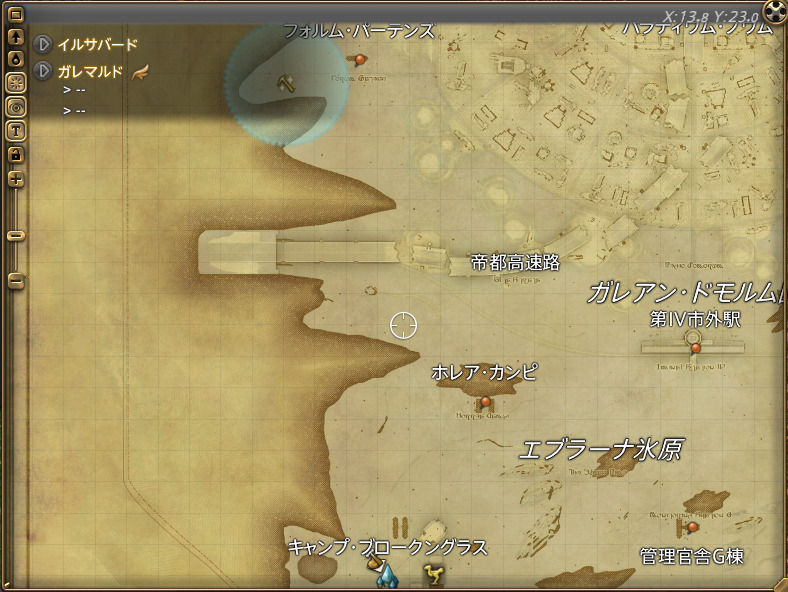Click the T text button in the map toolbar
The height and width of the screenshot is (592, 788).
(x=16, y=130)
